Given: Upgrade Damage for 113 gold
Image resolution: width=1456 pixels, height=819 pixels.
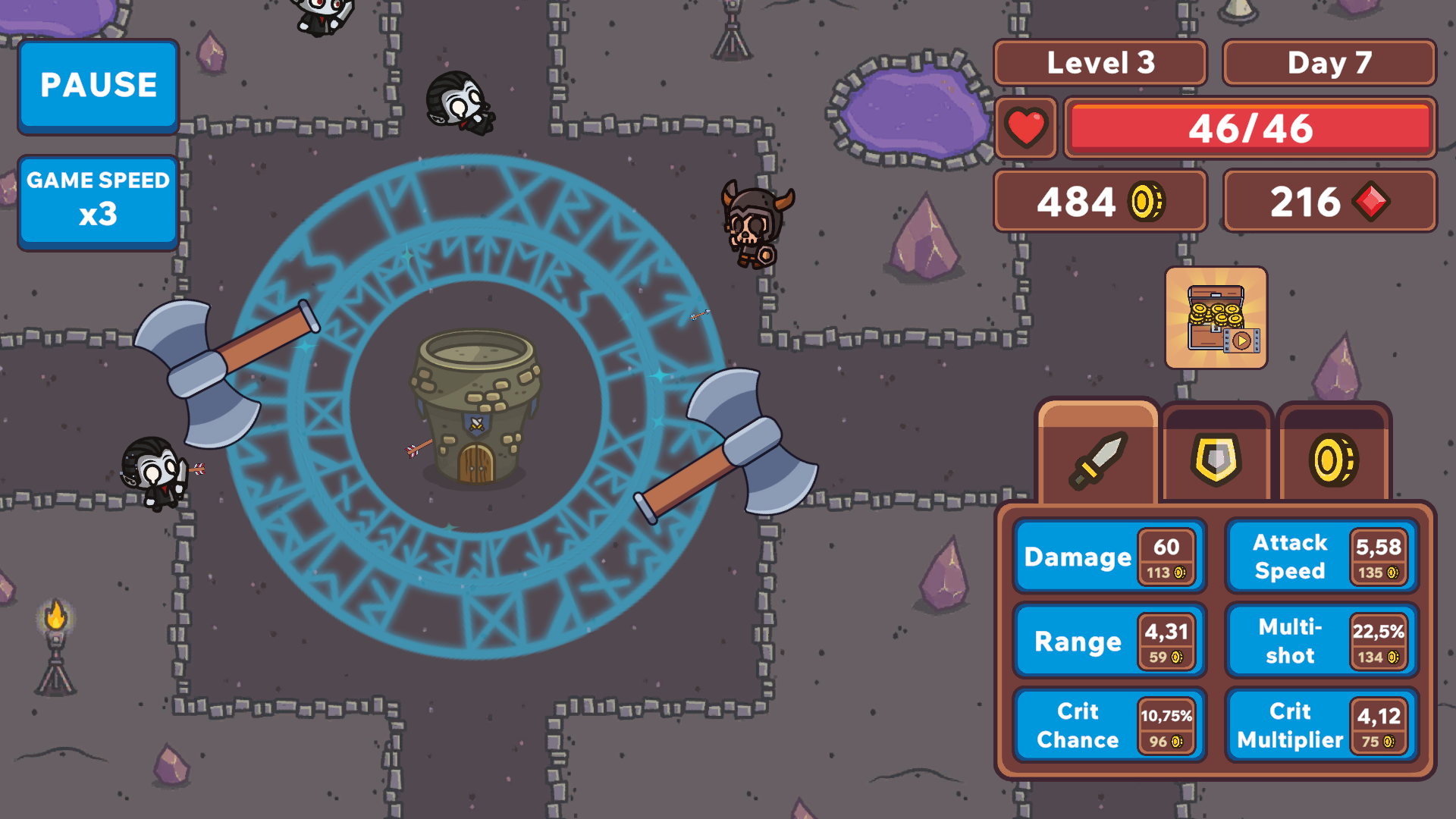Looking at the screenshot, I should [1109, 557].
